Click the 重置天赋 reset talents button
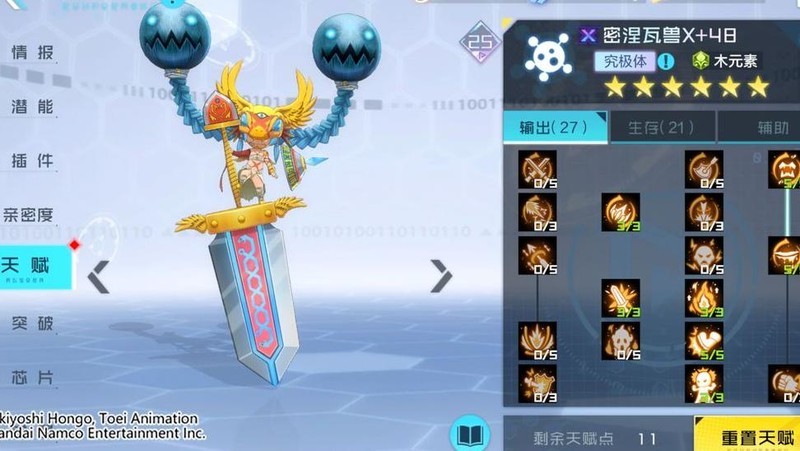This screenshot has width=800, height=451. pyautogui.click(x=746, y=438)
